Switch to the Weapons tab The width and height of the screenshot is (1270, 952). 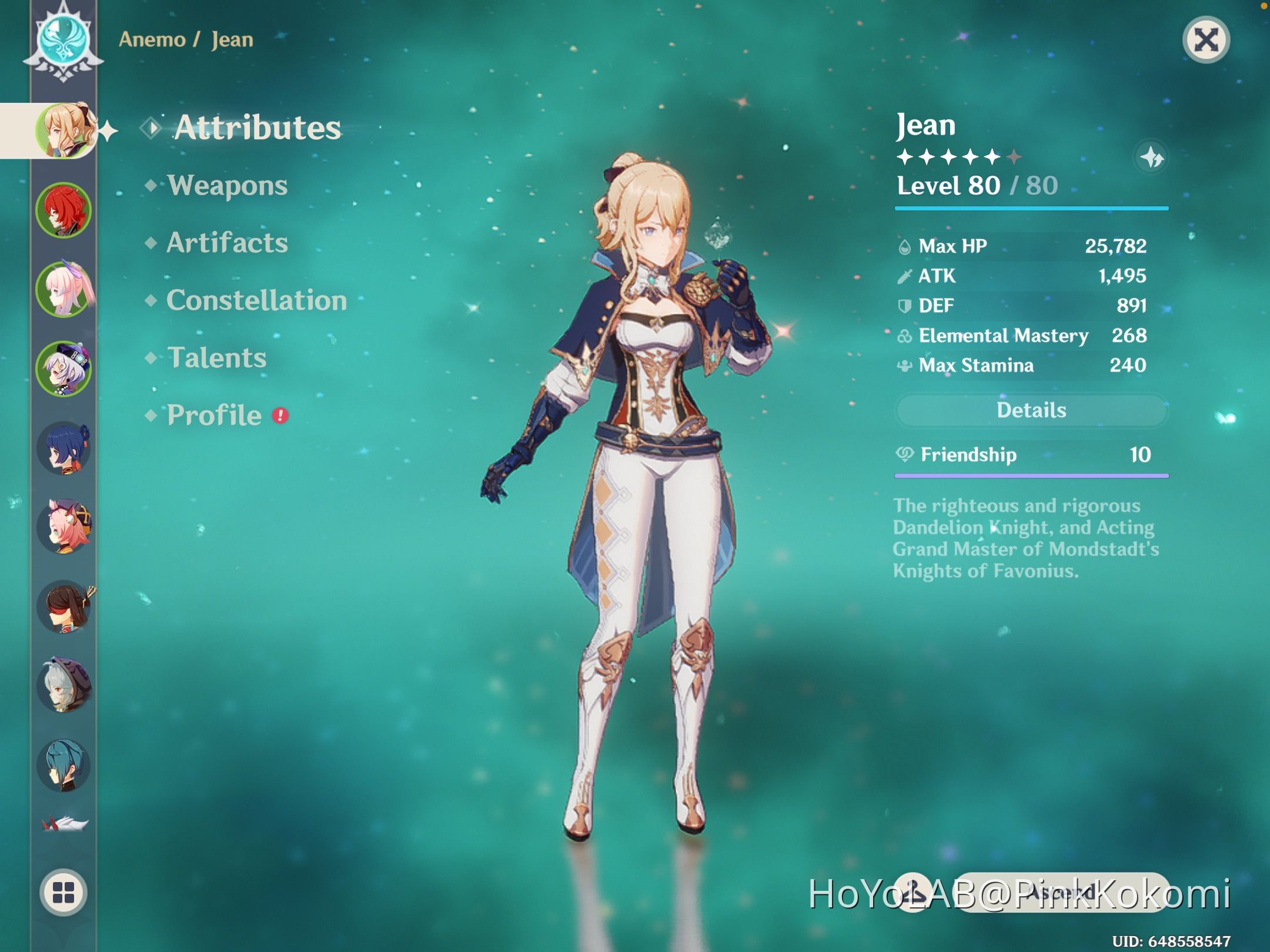(x=227, y=186)
